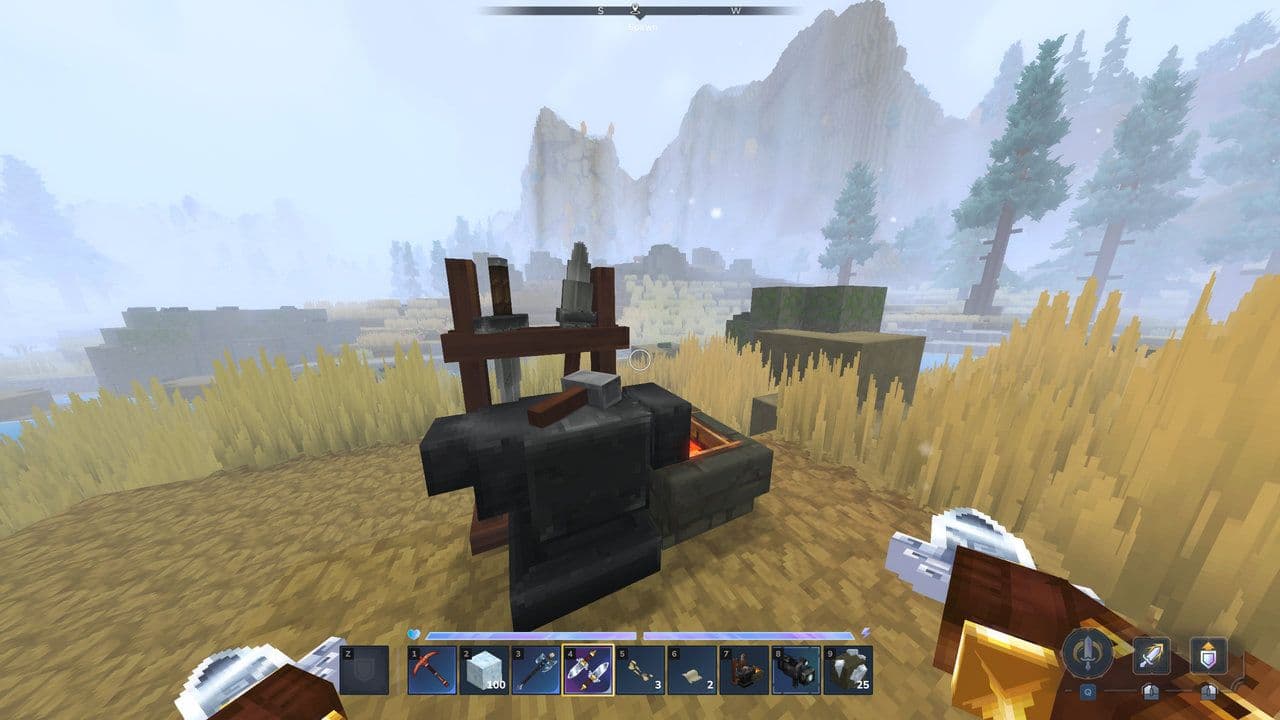Toggle the Q-key ability binding

click(x=1088, y=691)
